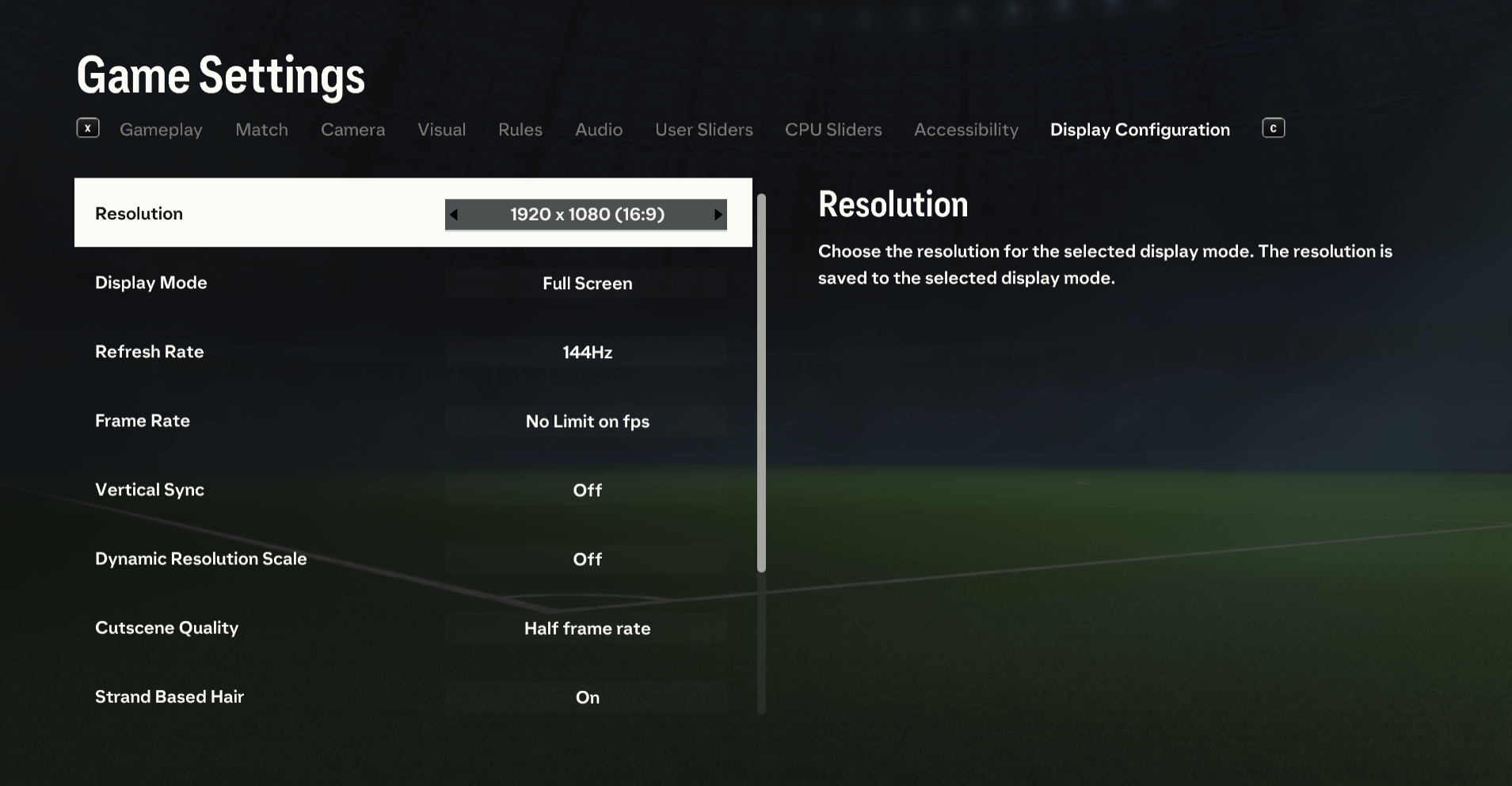The image size is (1512, 786).
Task: Select the Camera tab
Action: [352, 130]
